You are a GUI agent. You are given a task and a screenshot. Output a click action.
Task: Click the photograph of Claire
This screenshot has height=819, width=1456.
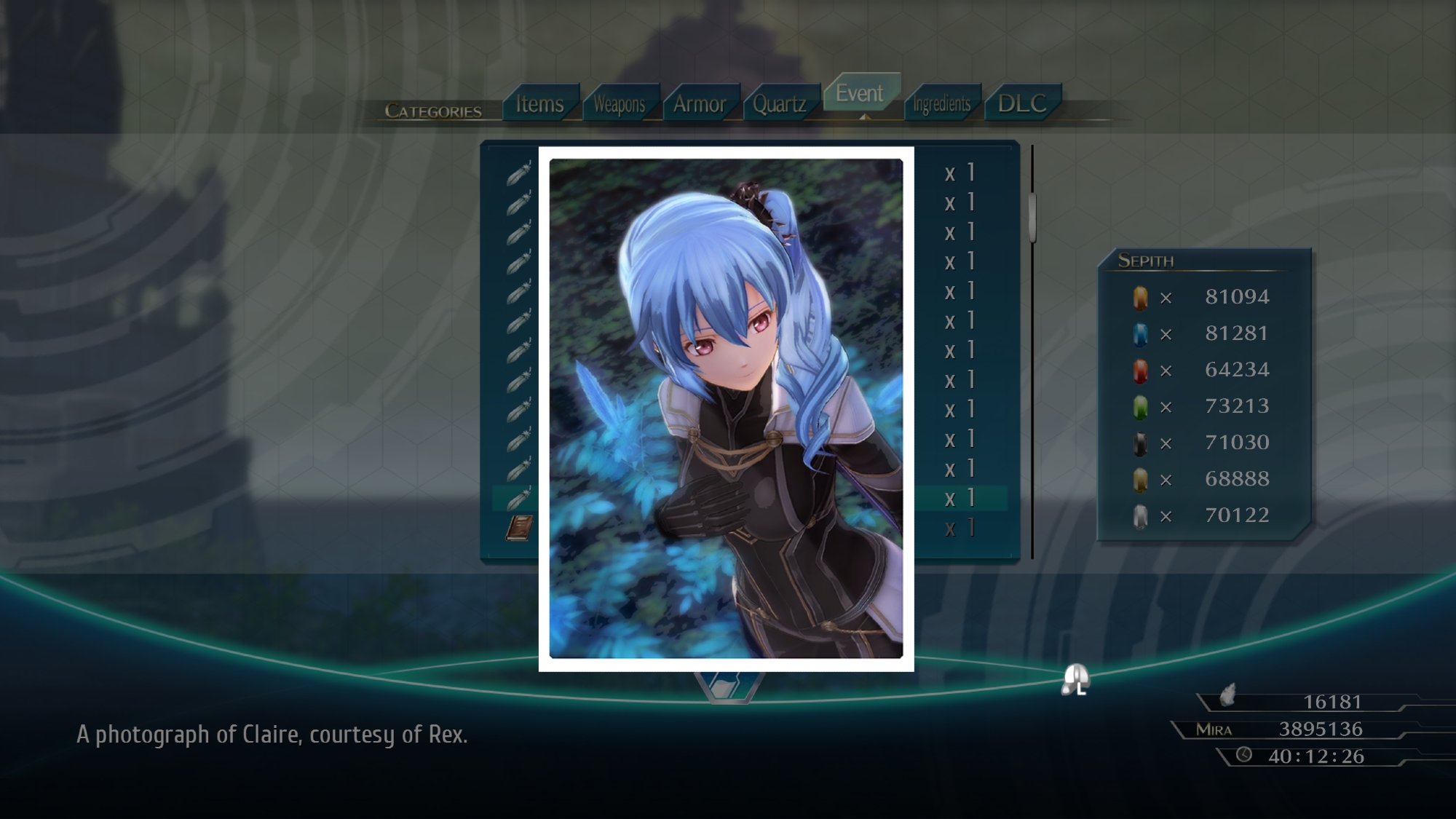tap(726, 408)
